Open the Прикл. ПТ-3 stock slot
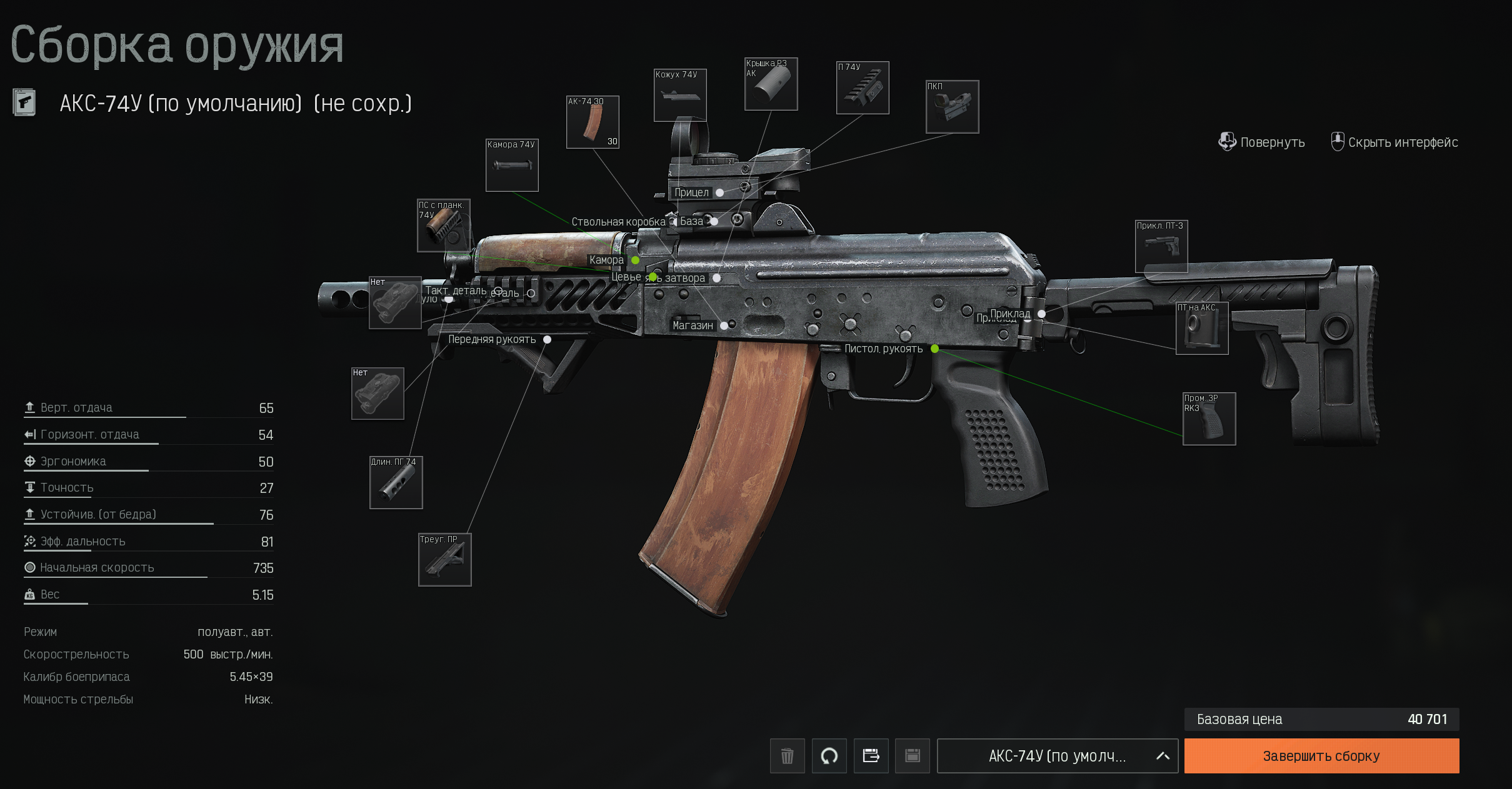 tap(1161, 246)
